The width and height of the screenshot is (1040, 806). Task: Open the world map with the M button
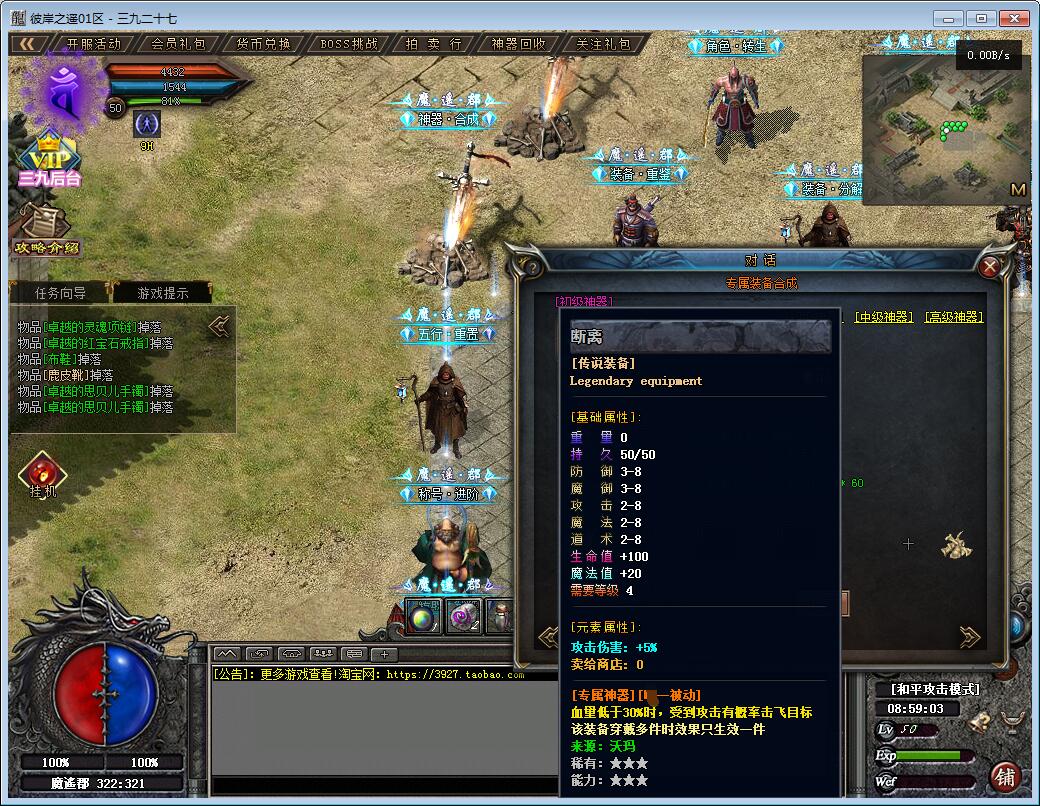pos(1018,189)
